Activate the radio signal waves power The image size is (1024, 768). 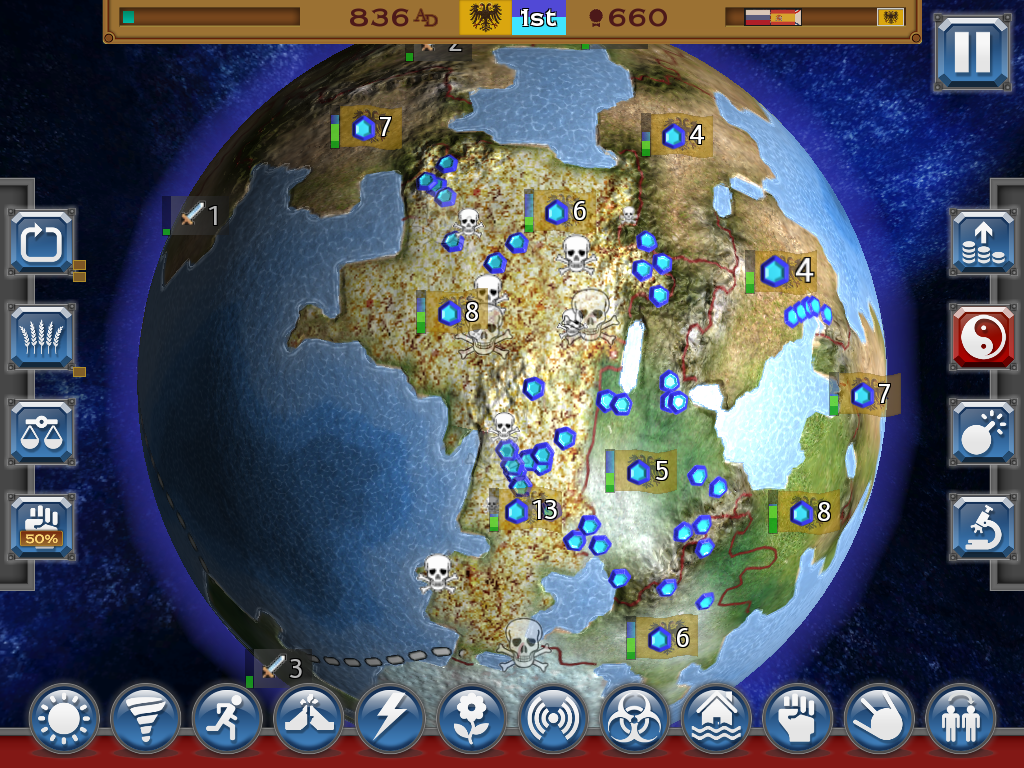pos(553,718)
